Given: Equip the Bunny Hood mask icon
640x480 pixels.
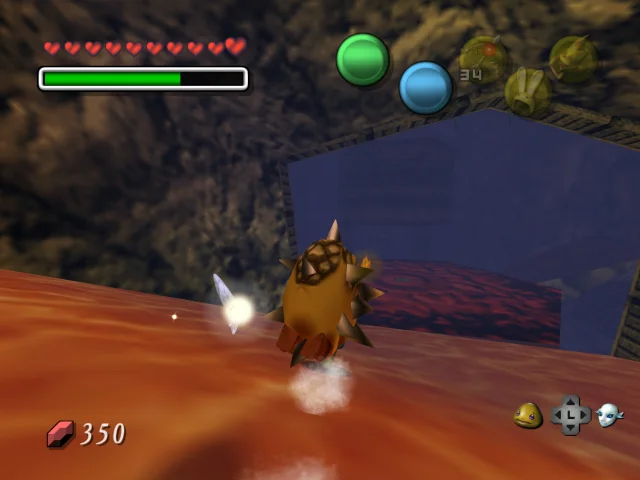Looking at the screenshot, I should 527,91.
